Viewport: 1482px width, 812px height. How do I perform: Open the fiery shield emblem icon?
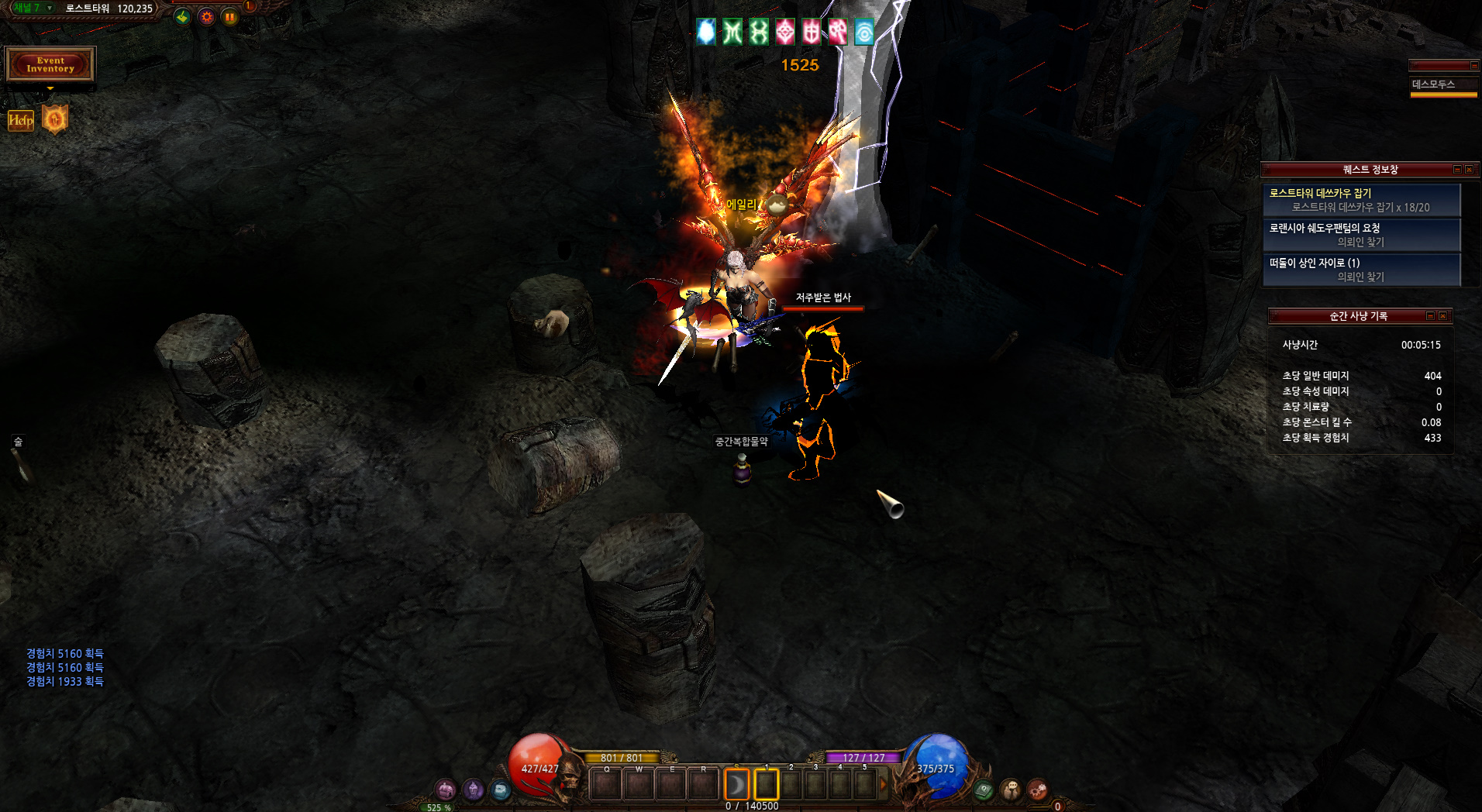pos(55,119)
